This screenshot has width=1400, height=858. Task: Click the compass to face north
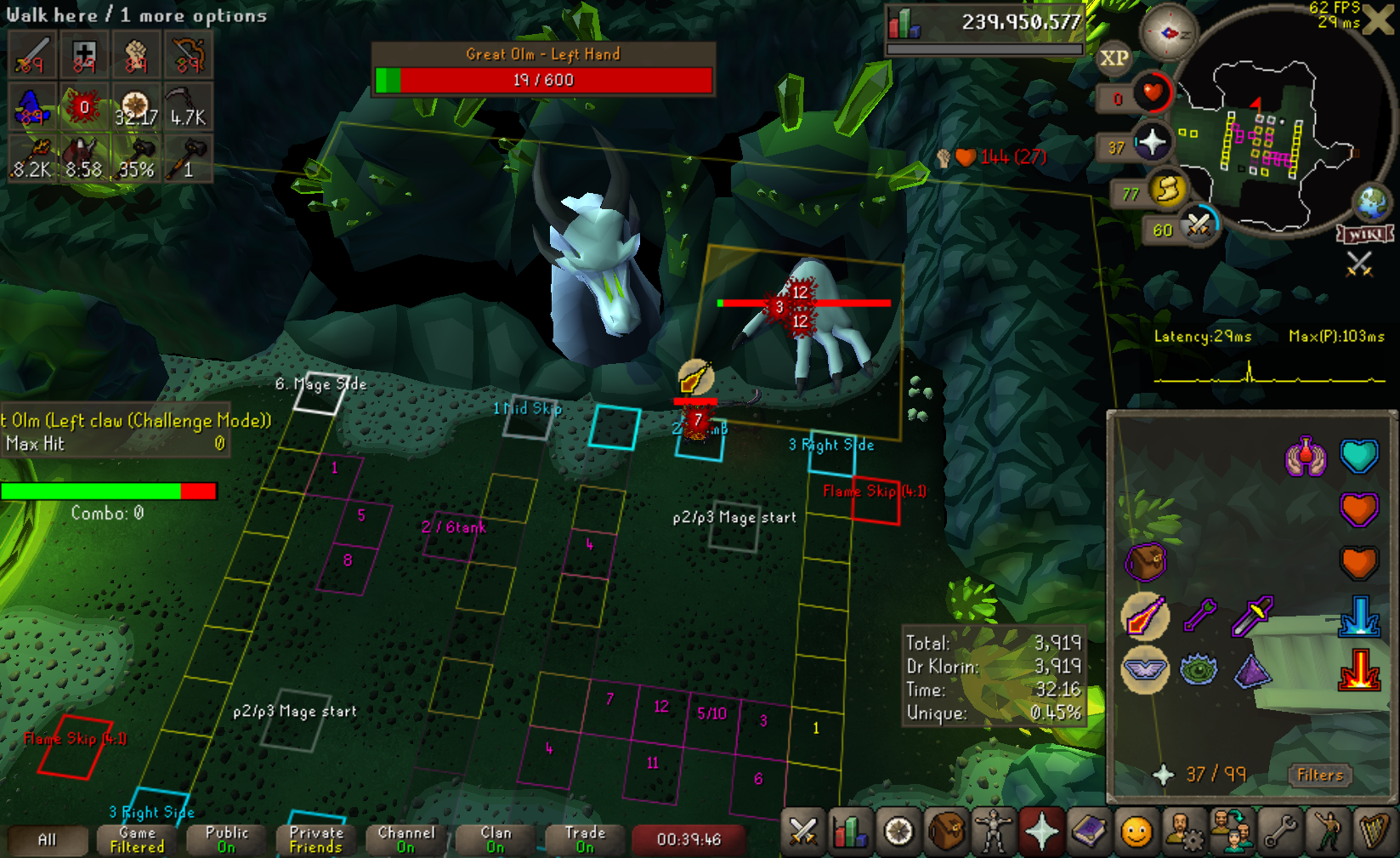[x=1168, y=33]
